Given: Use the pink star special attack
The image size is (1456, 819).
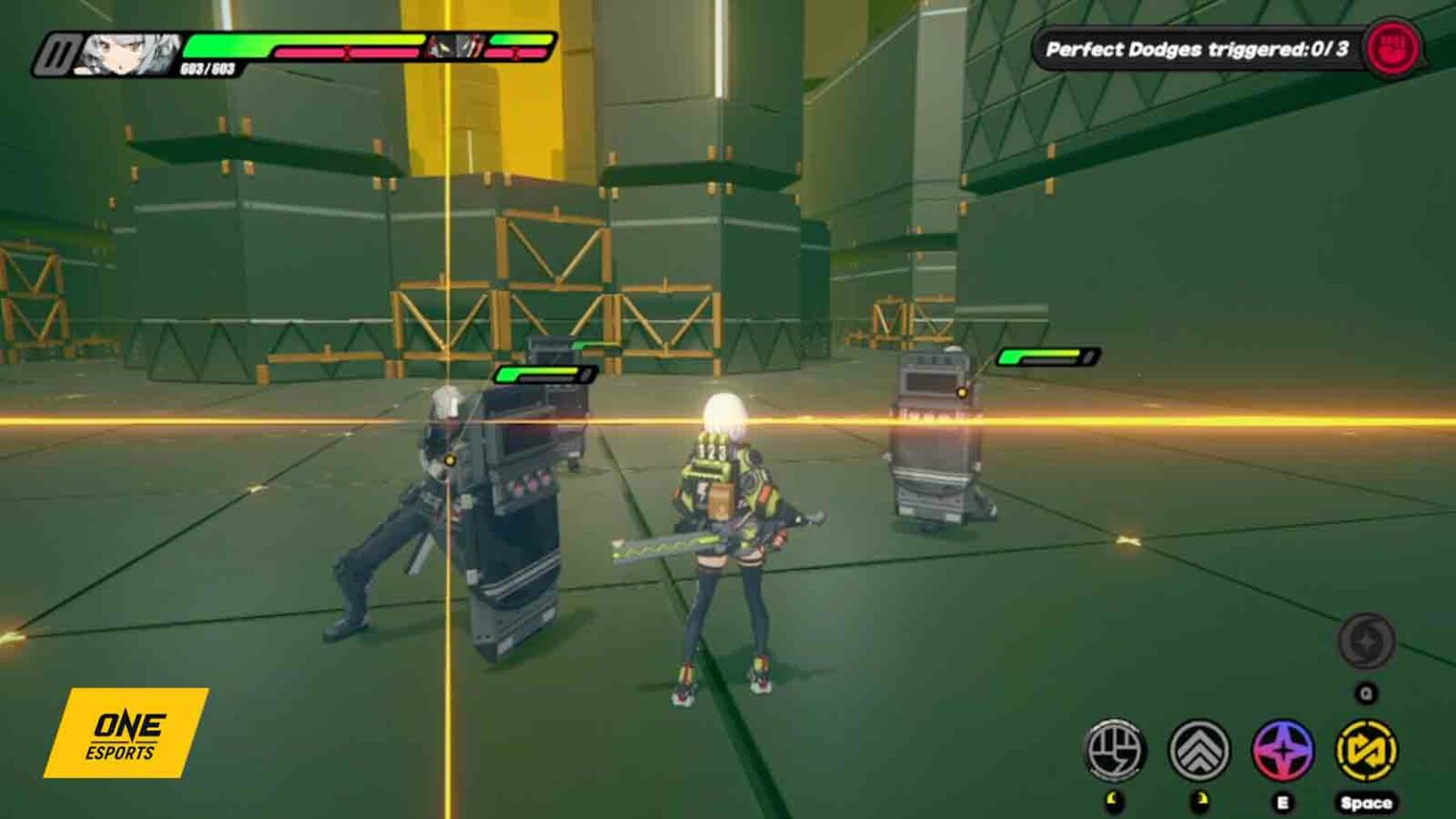Looking at the screenshot, I should pos(1283,750).
